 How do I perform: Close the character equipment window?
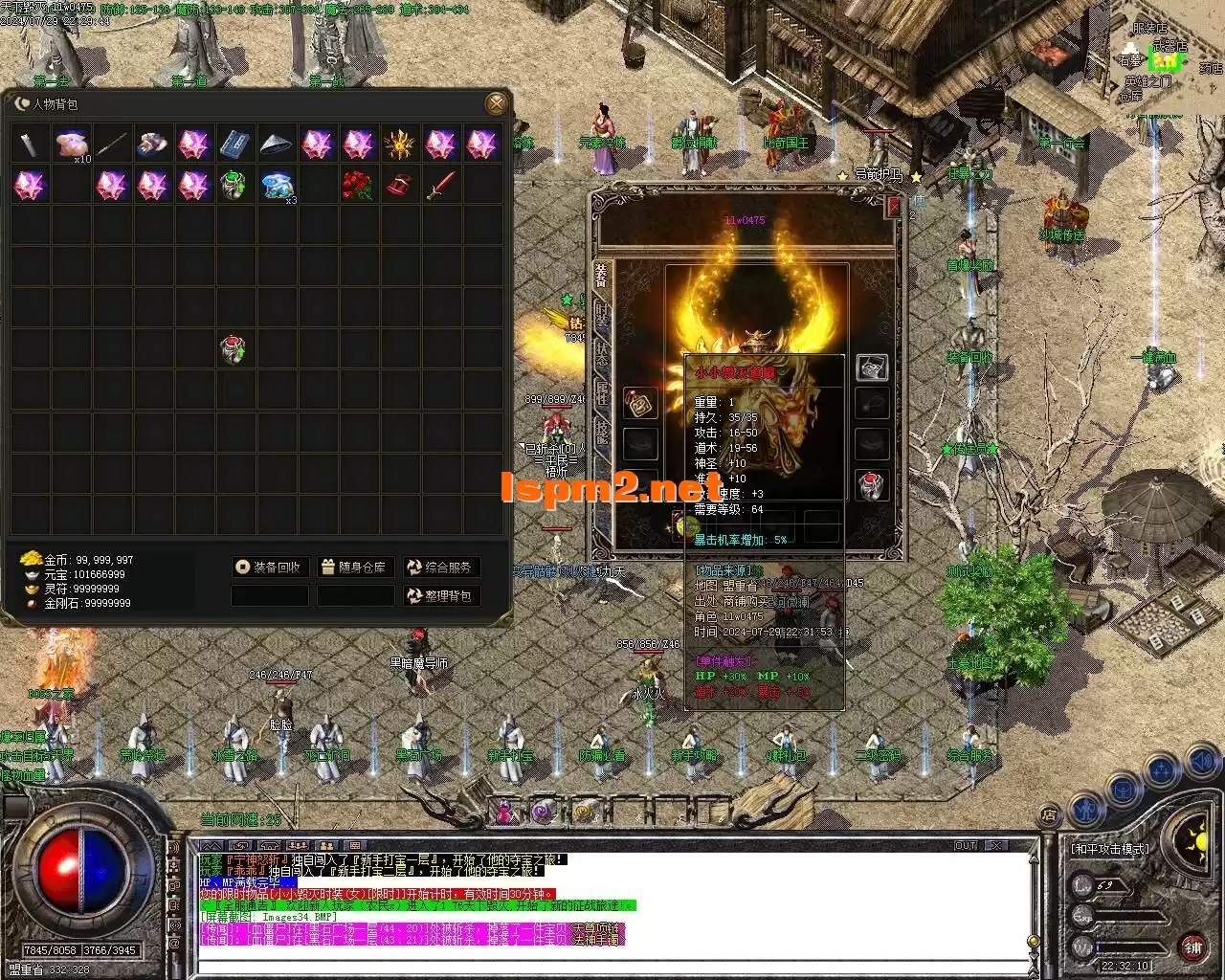[894, 207]
